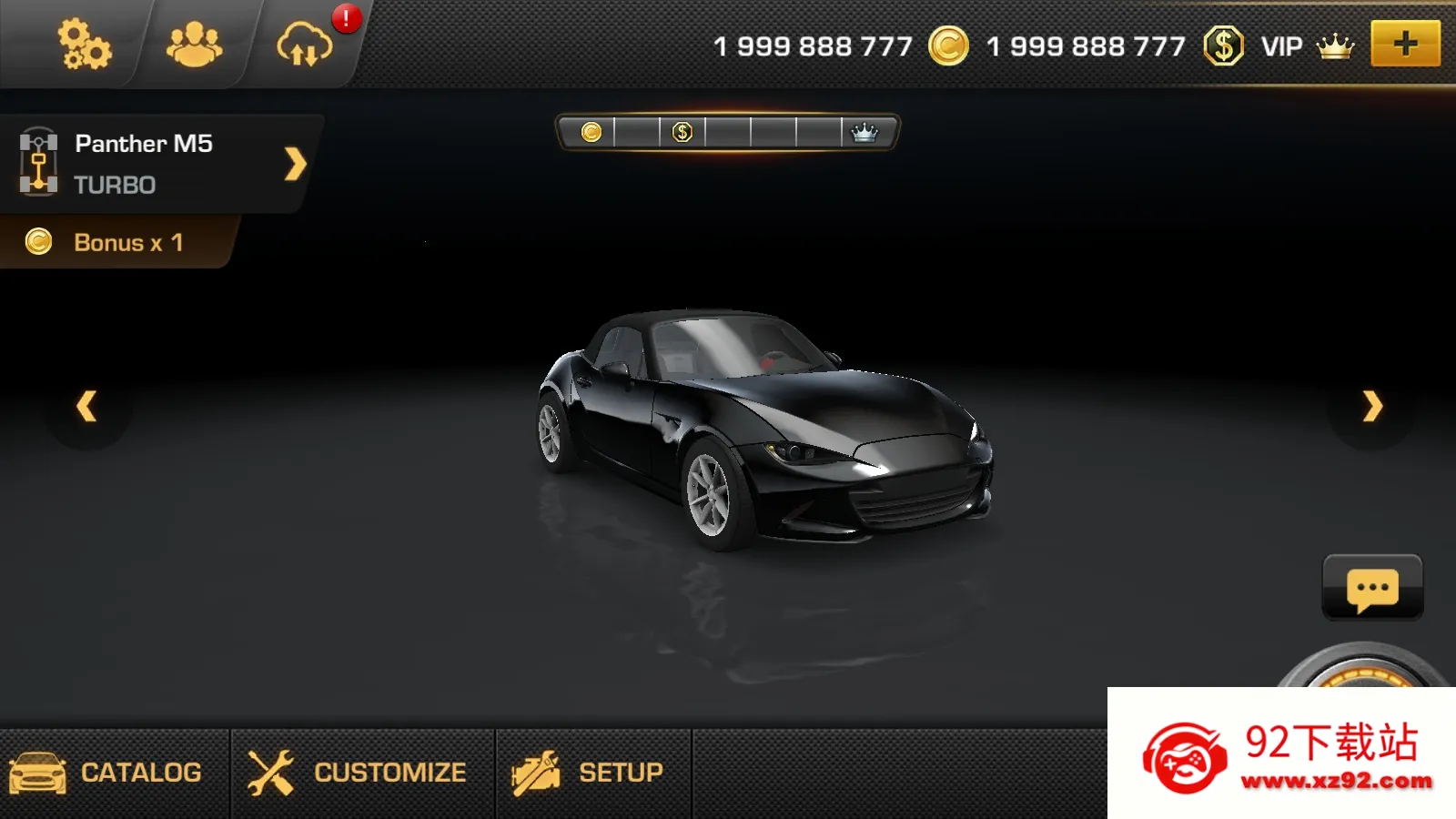The image size is (1456, 819).
Task: Switch to the CATALOG tab
Action: tap(114, 771)
